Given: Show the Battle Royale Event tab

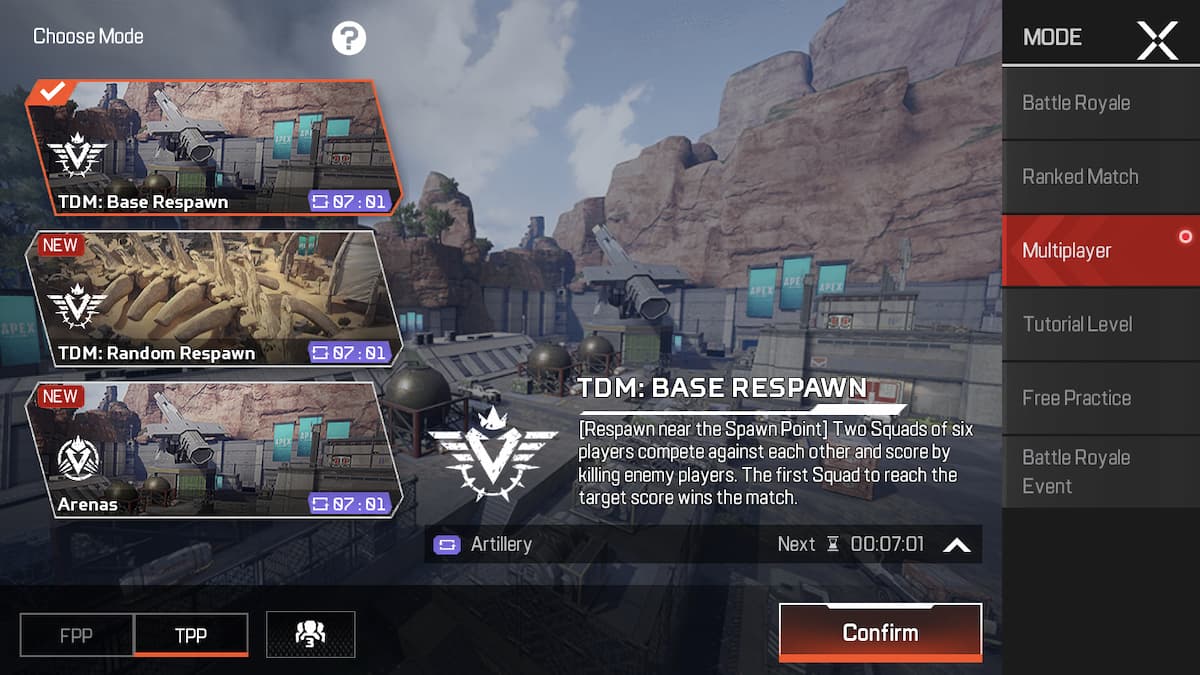Looking at the screenshot, I should [1100, 471].
